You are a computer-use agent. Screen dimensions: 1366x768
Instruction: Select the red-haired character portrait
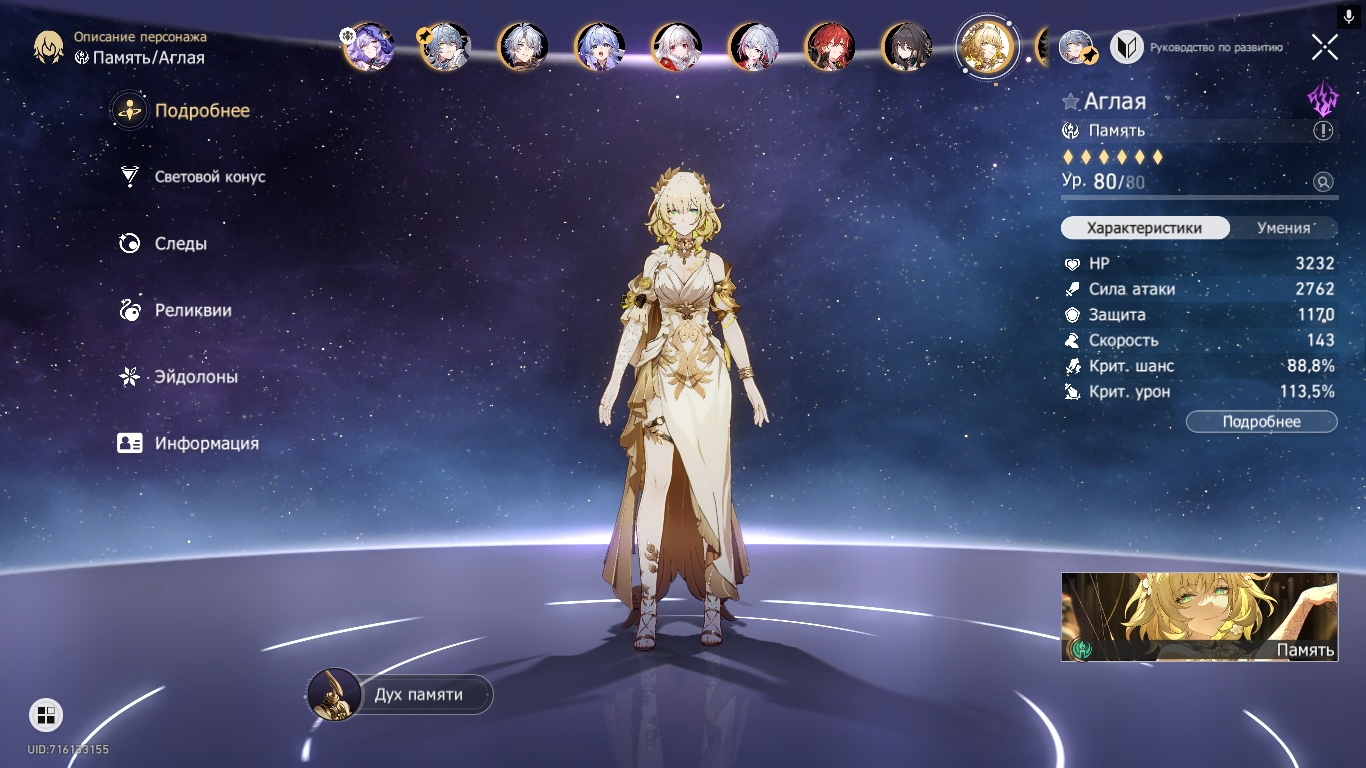pyautogui.click(x=830, y=47)
